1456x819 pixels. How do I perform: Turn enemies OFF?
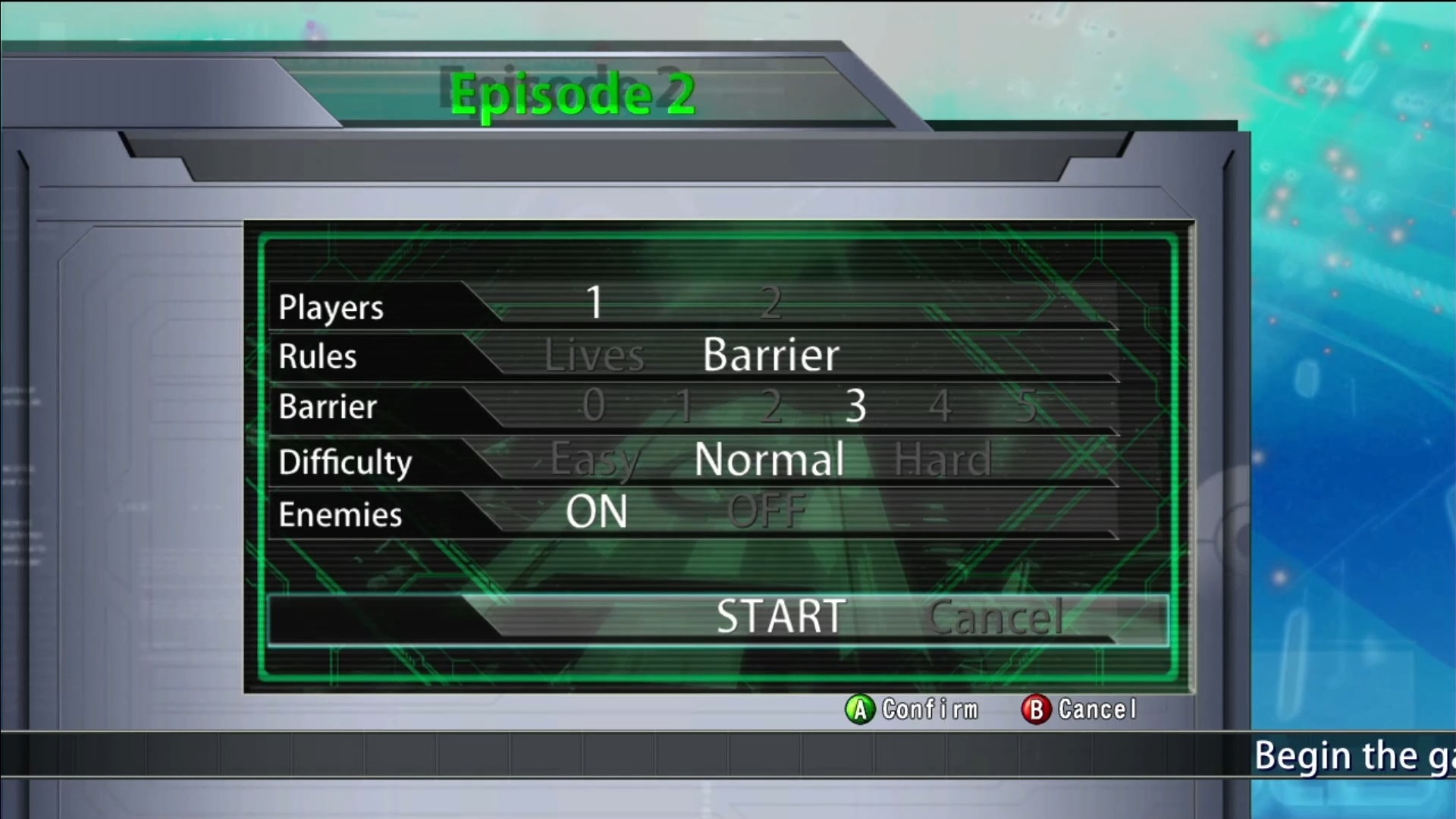coord(767,512)
